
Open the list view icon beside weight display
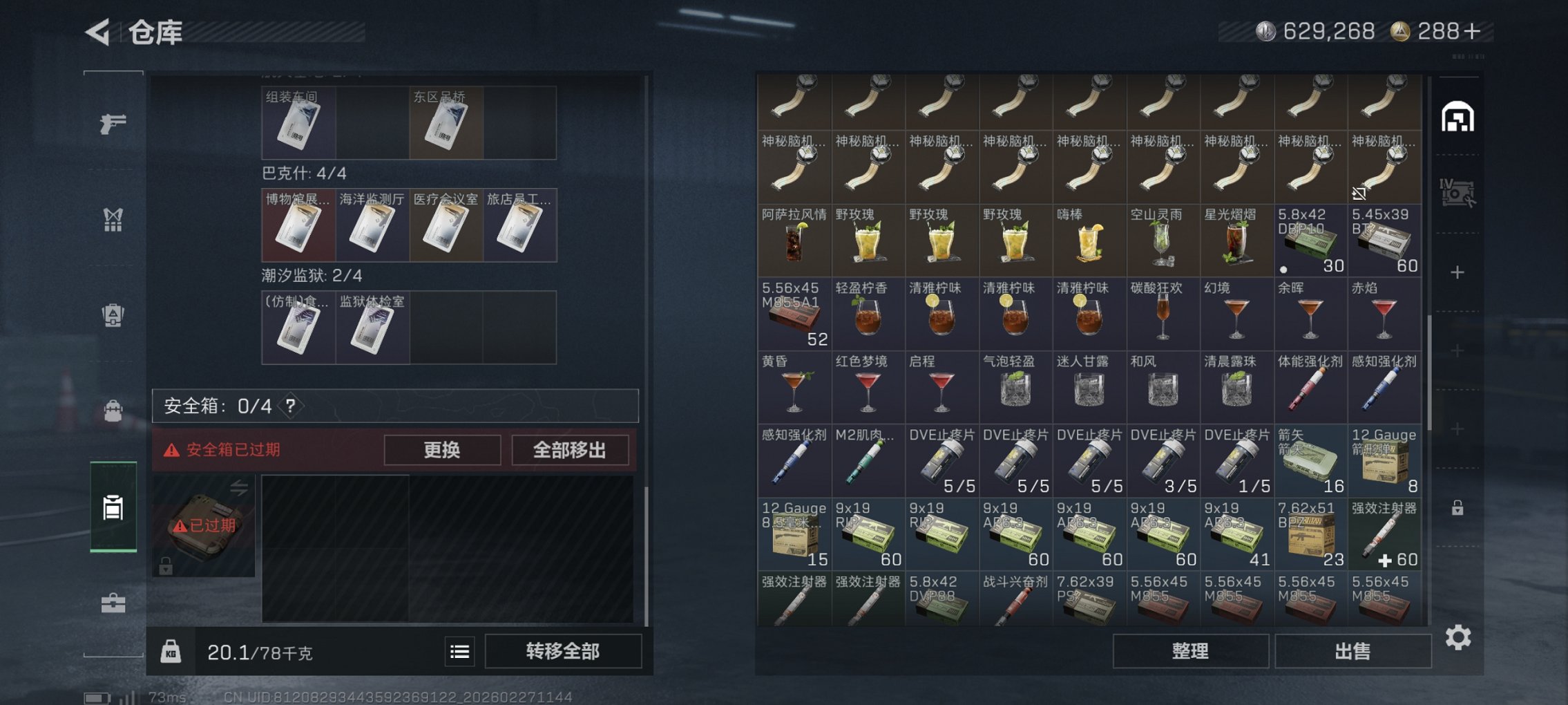(458, 652)
